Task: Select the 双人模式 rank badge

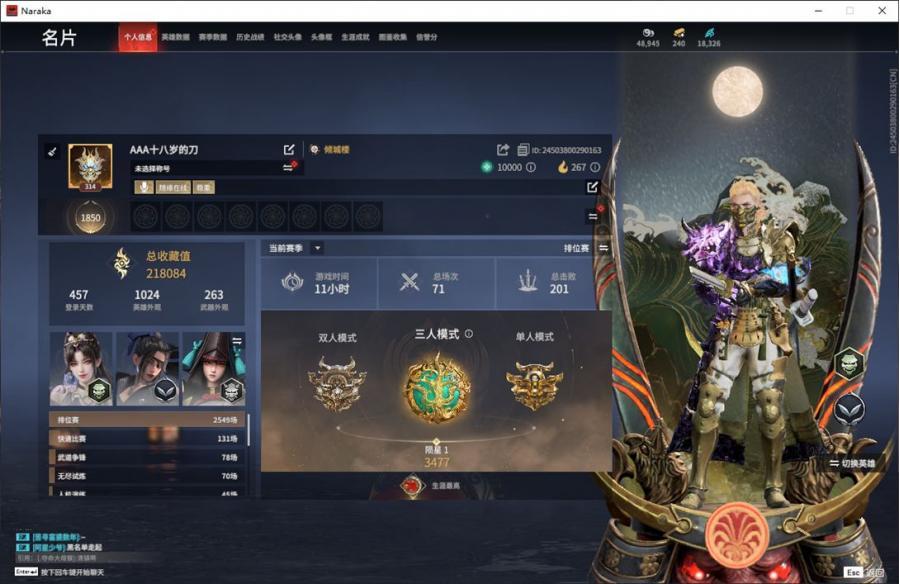Action: tap(337, 383)
